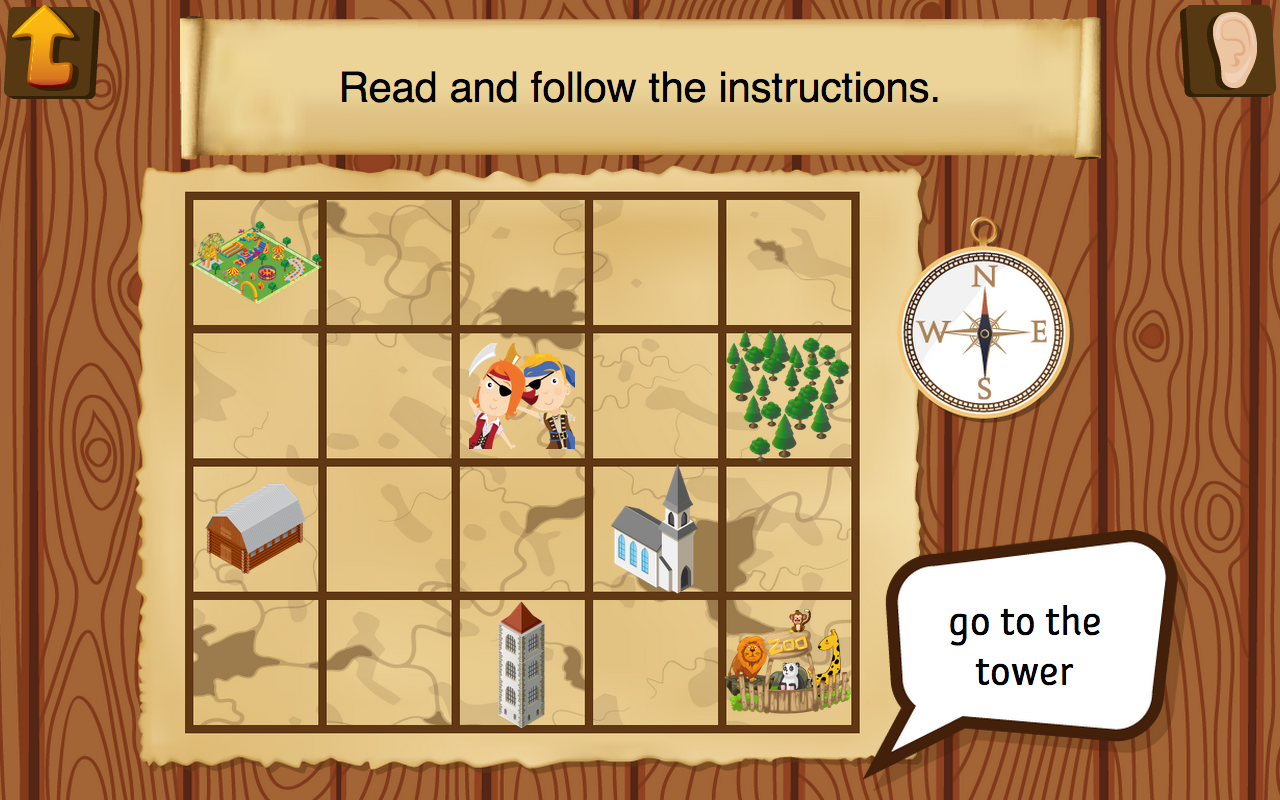
Task: Select the bottom-left corner square of the map
Action: [x=255, y=665]
